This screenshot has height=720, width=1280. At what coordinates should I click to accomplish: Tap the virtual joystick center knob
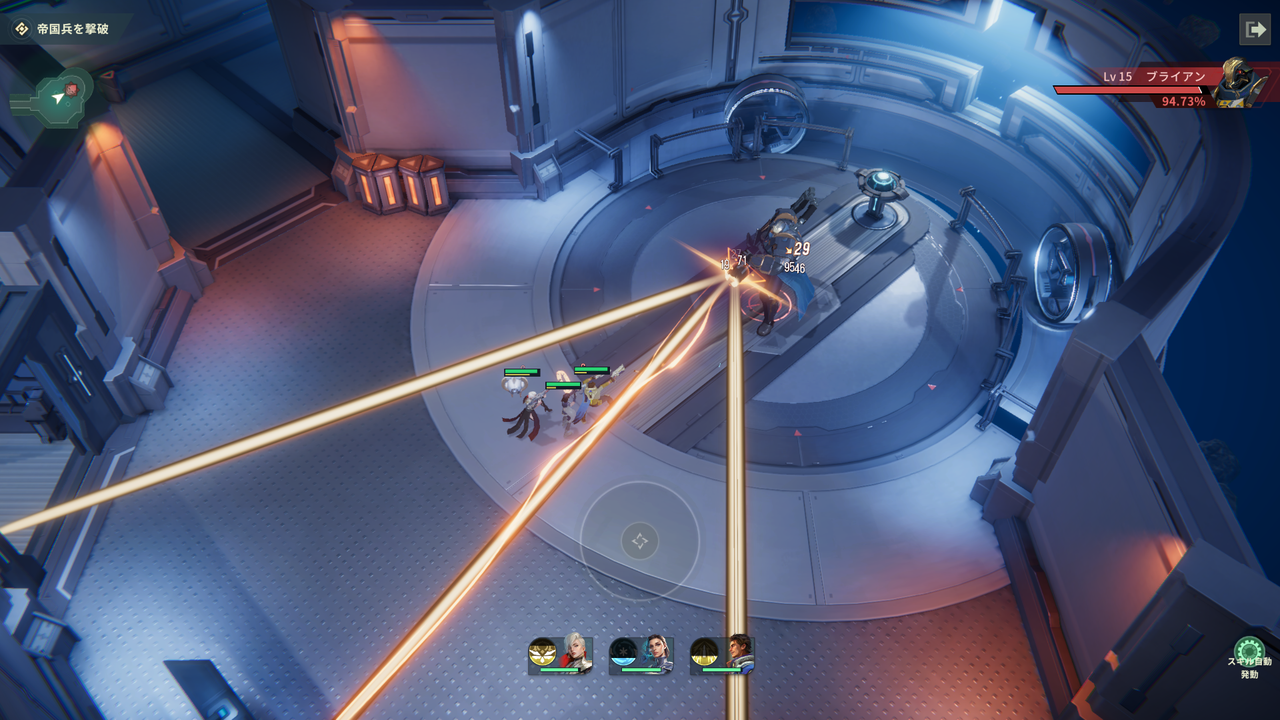tap(639, 541)
